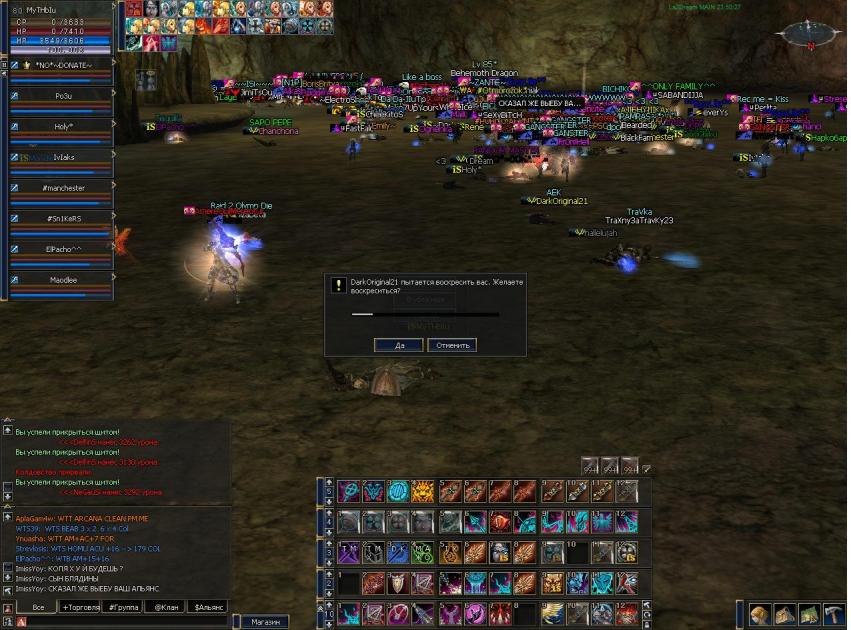The height and width of the screenshot is (630, 851).
Task: Select party member #Sn1KeRS
Action: tap(64, 218)
